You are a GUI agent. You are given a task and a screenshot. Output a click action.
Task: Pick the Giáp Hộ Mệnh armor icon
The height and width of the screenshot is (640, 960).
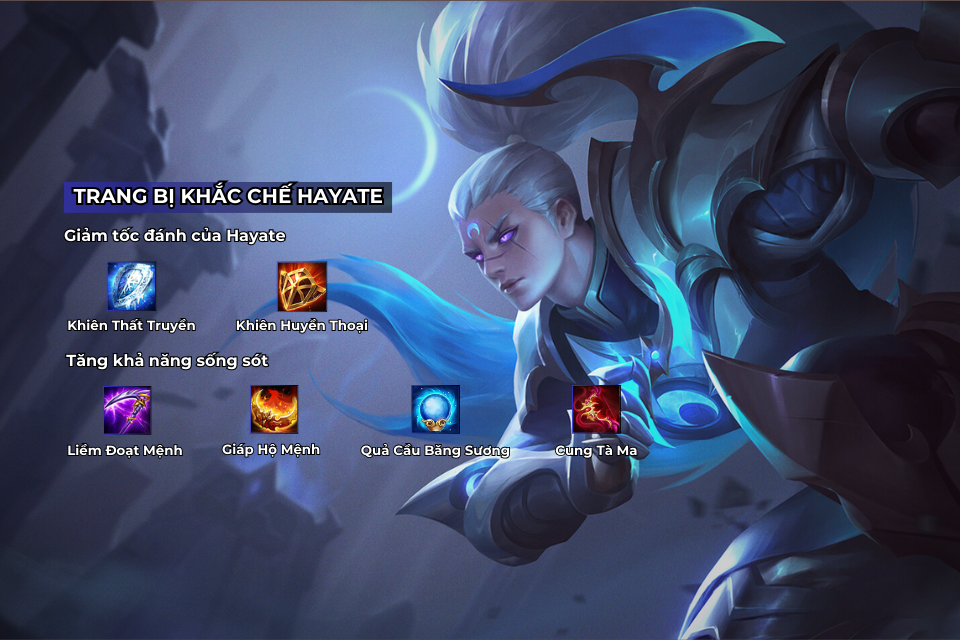tap(274, 409)
